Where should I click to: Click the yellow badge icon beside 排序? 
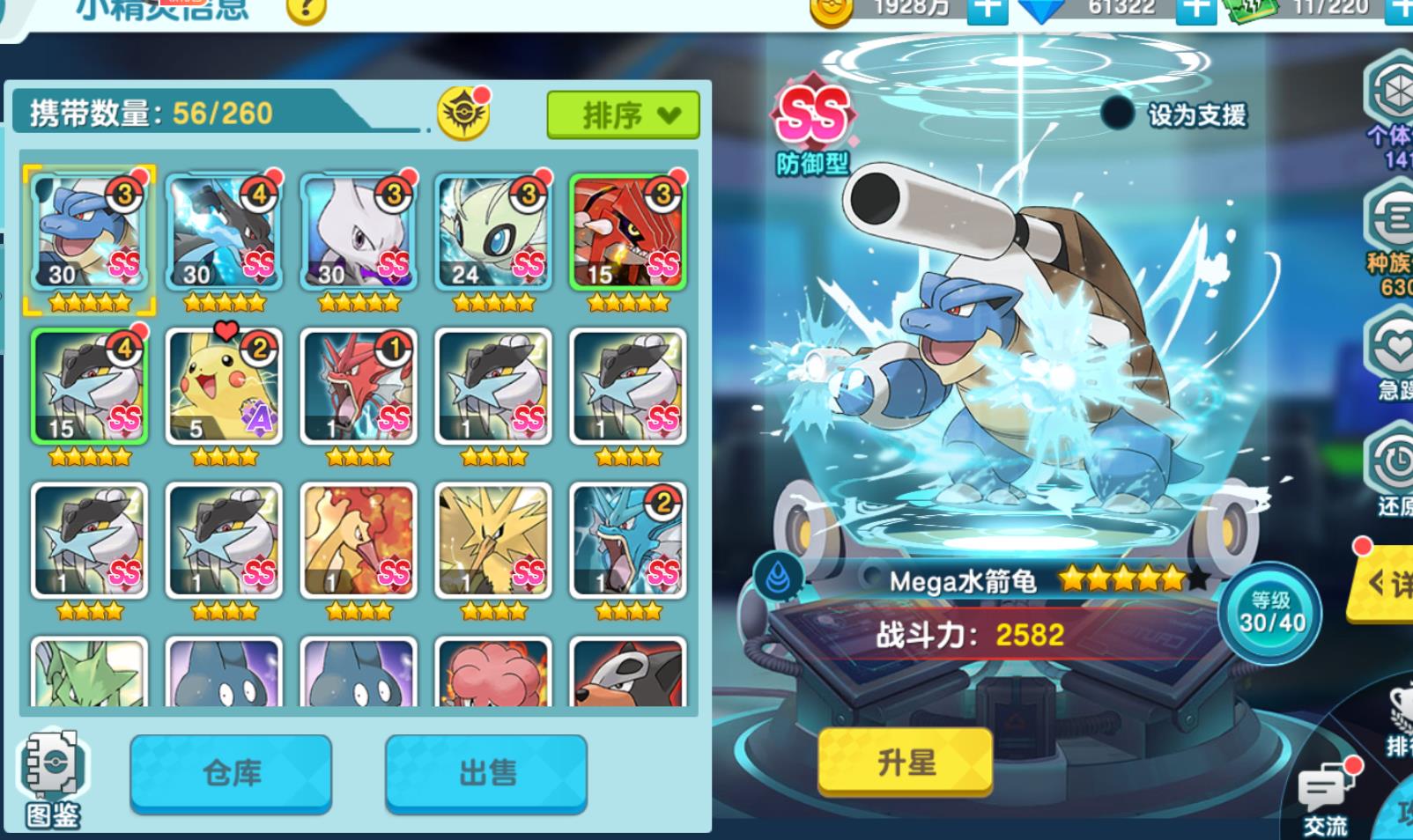[463, 114]
